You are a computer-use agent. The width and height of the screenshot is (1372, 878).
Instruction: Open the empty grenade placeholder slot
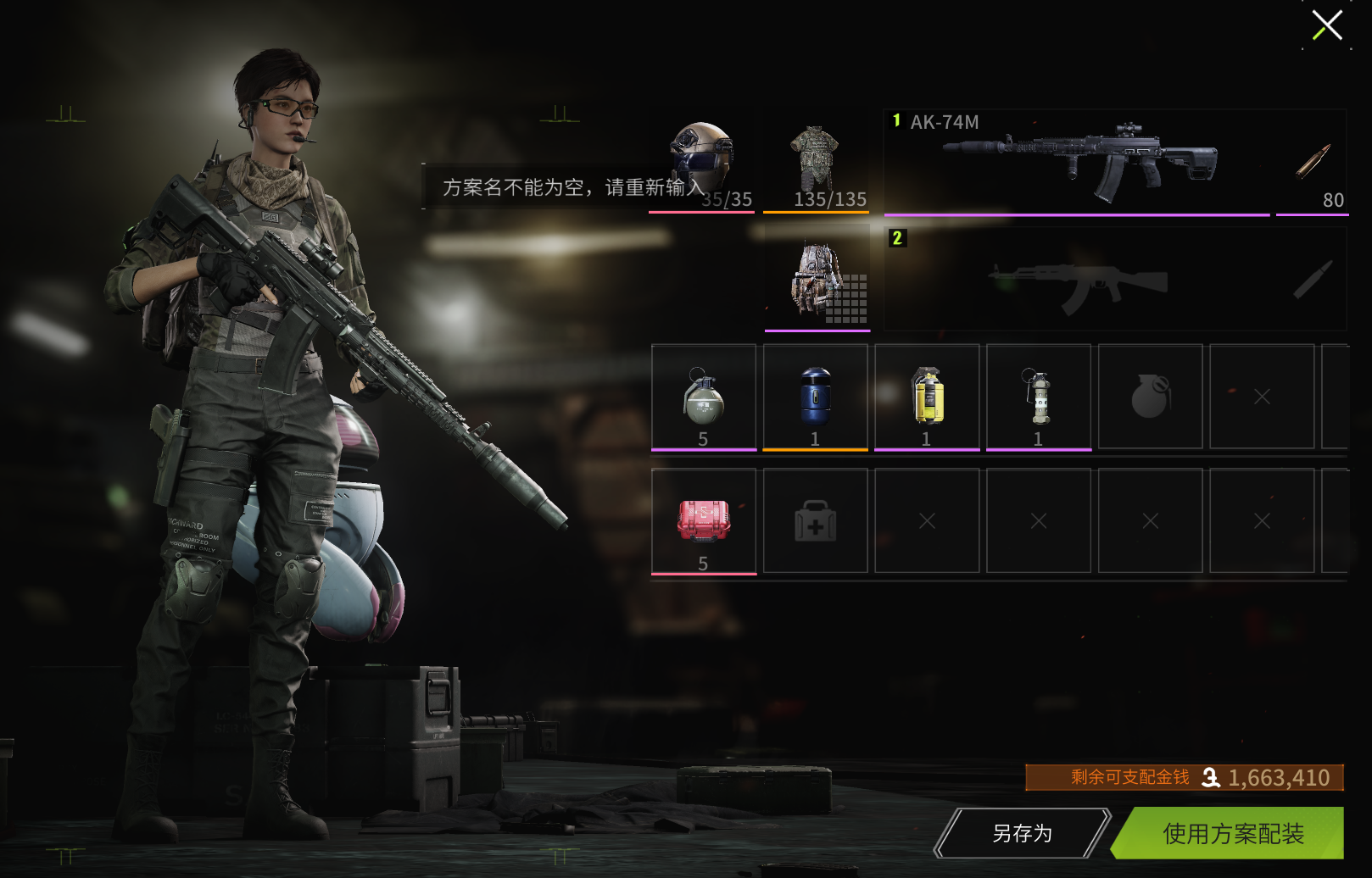coord(1150,397)
